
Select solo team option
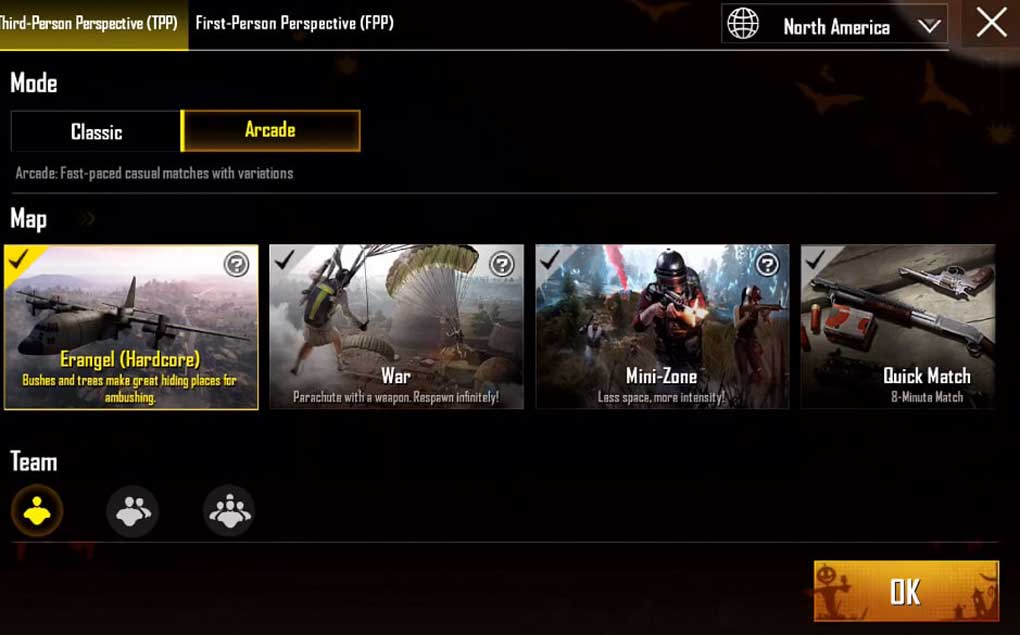coord(37,512)
